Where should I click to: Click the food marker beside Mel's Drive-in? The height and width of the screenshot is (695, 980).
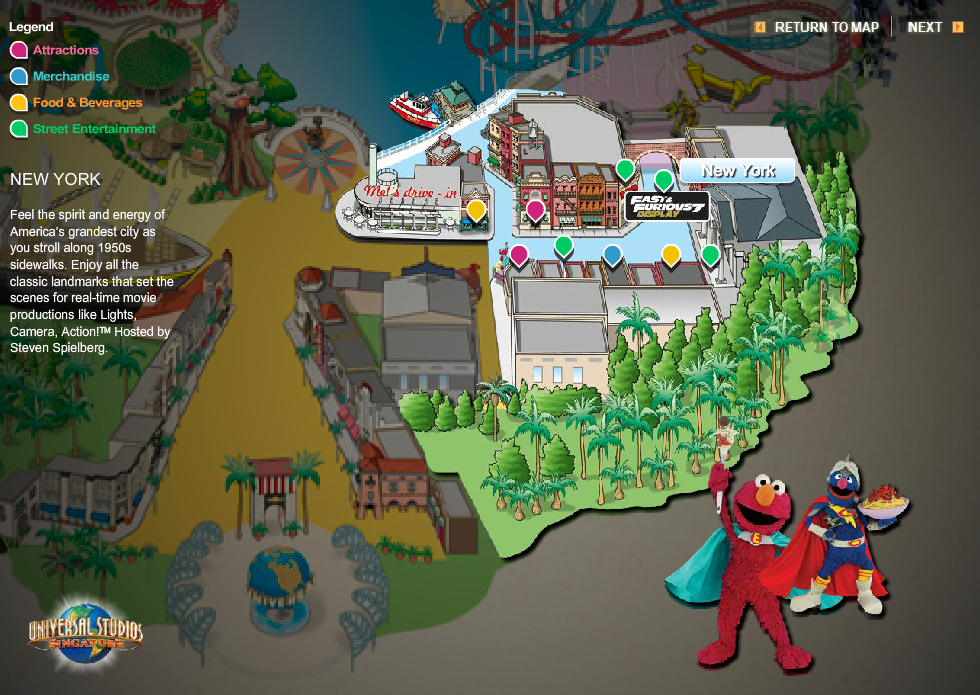pyautogui.click(x=477, y=210)
